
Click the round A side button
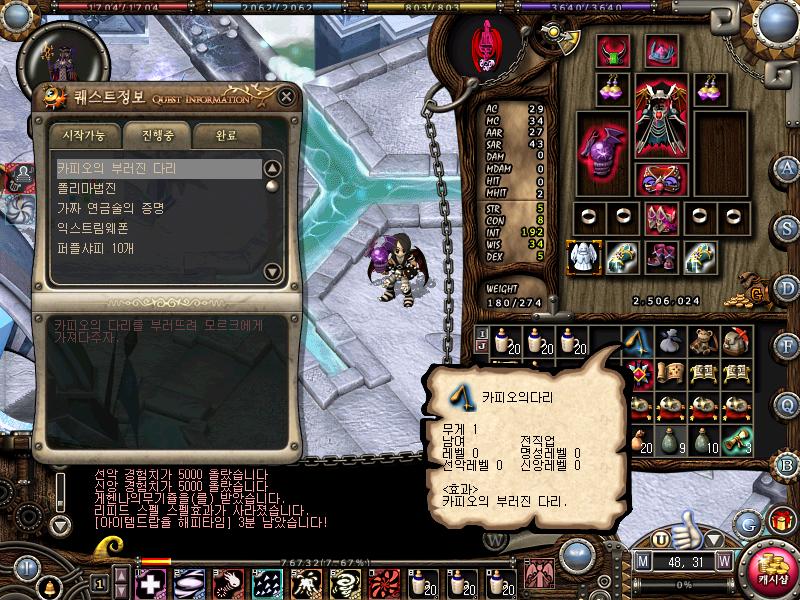tap(788, 167)
